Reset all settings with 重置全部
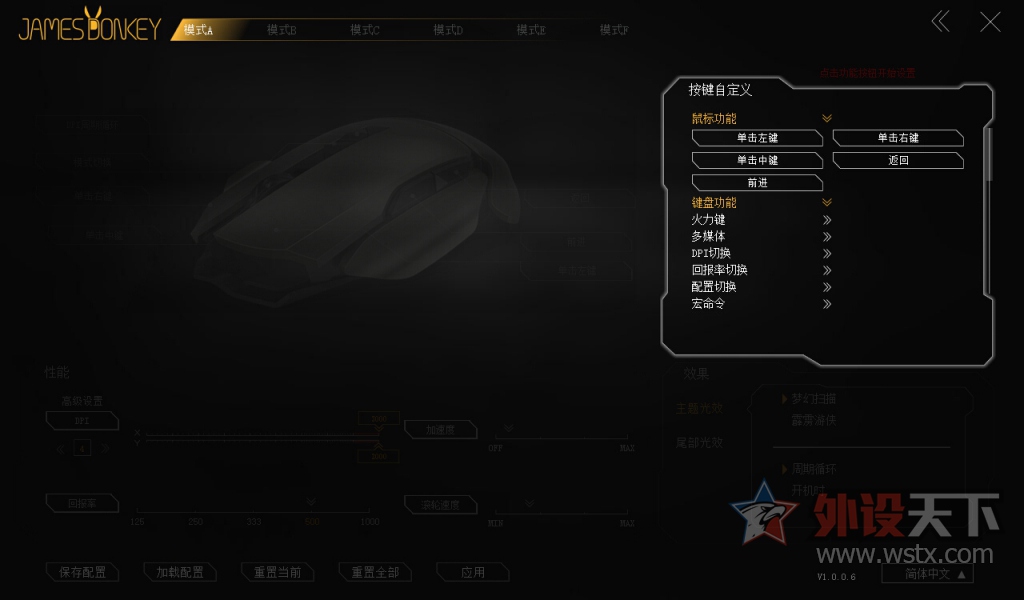Screen dimensions: 1024x600 (375, 573)
